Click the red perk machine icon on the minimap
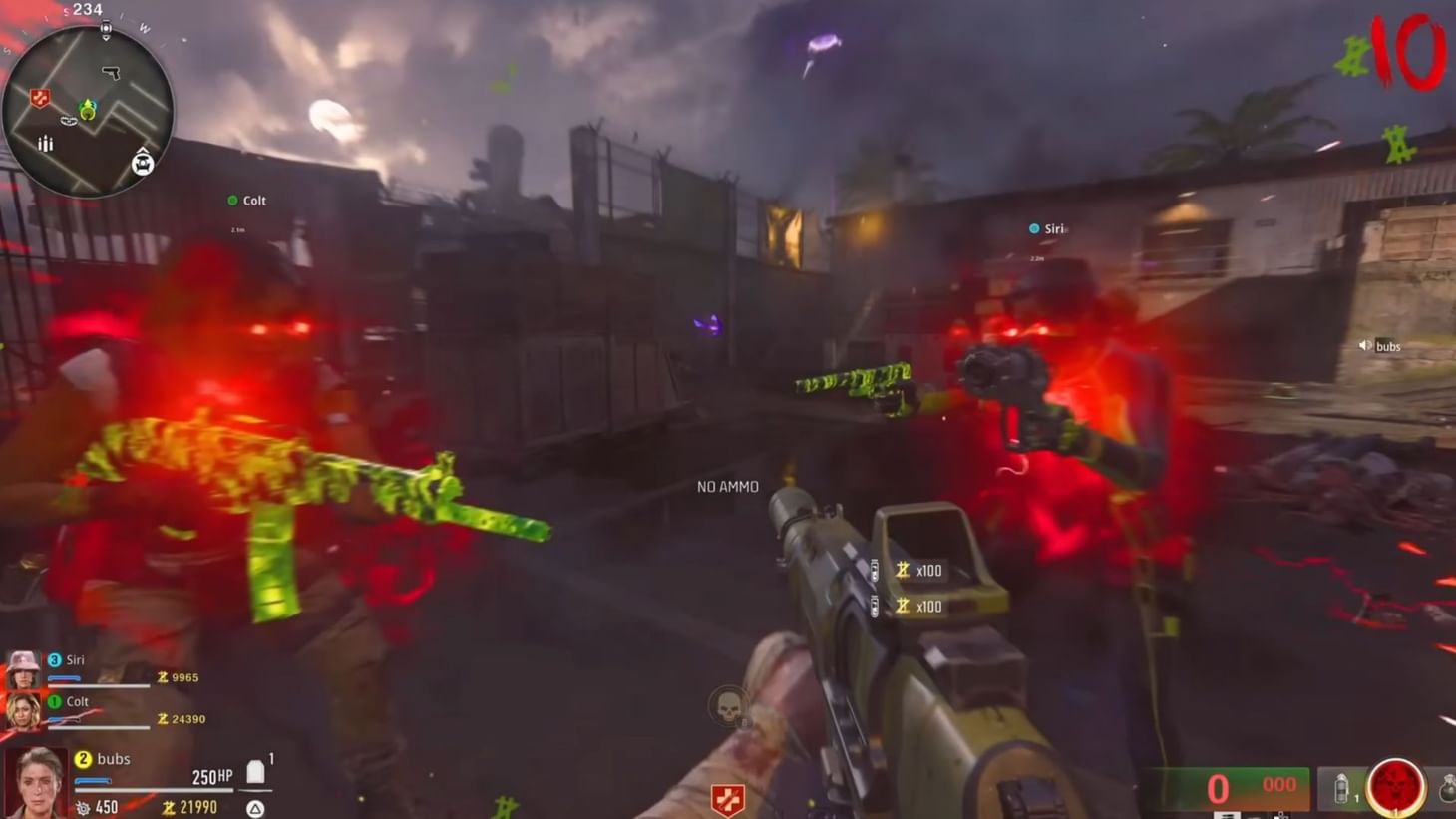The image size is (1456, 819). pos(40,96)
